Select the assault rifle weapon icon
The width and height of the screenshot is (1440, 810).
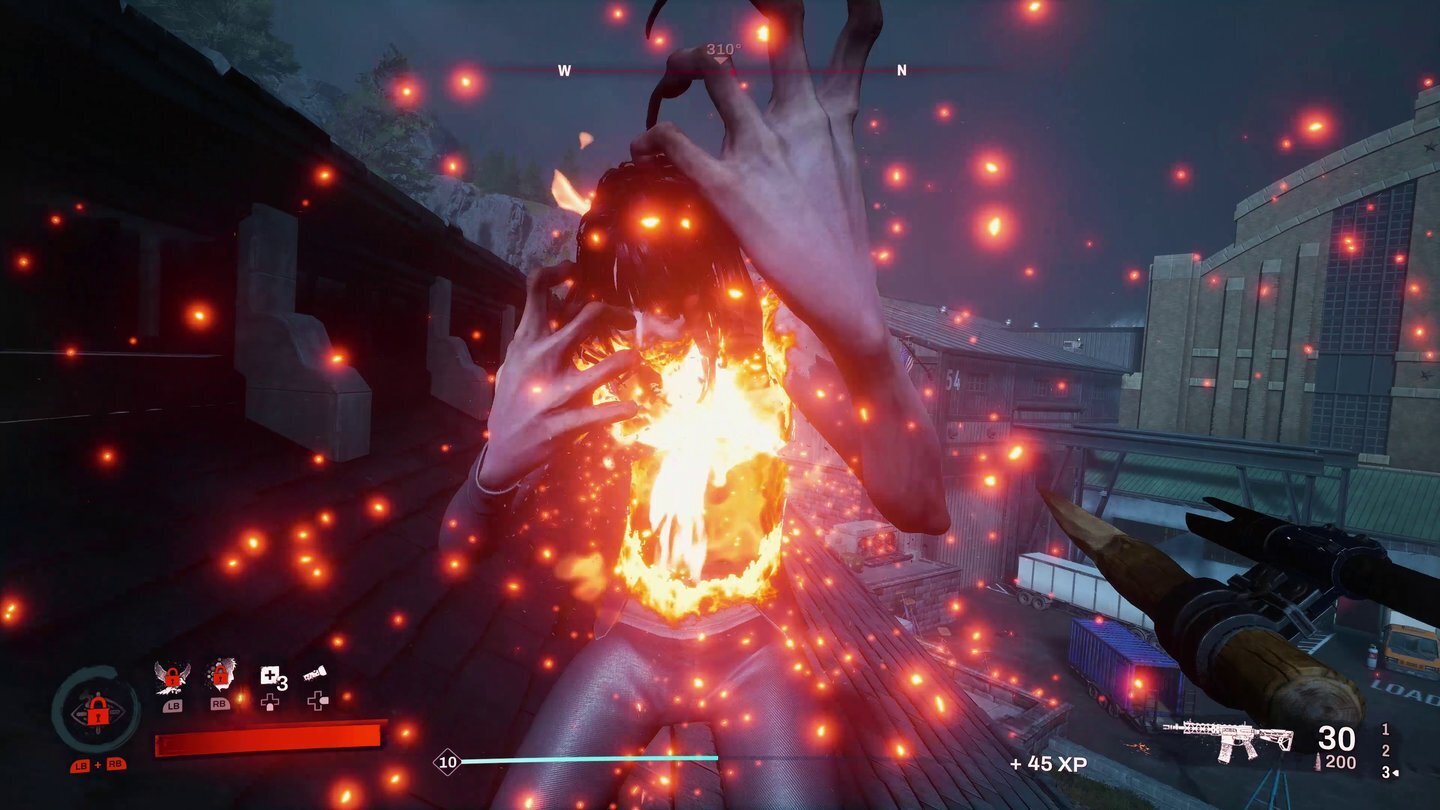point(1227,741)
